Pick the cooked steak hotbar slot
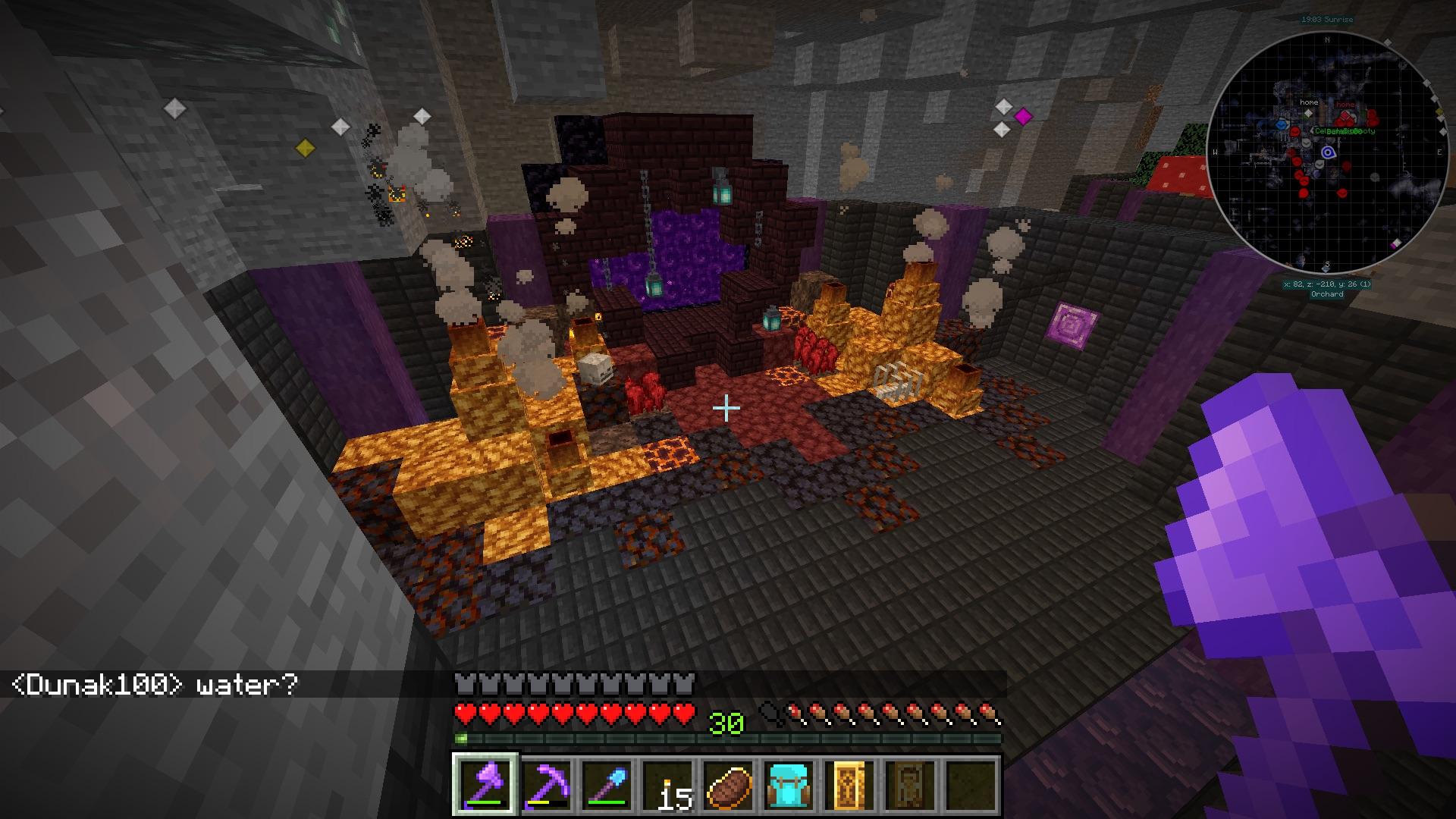The height and width of the screenshot is (819, 1456). 728,785
